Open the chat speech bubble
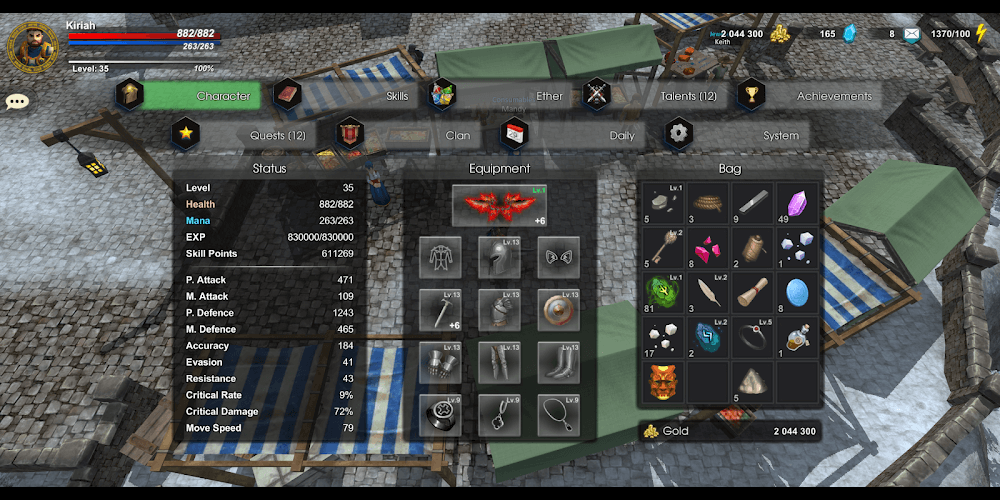This screenshot has width=1000, height=500. (x=16, y=101)
